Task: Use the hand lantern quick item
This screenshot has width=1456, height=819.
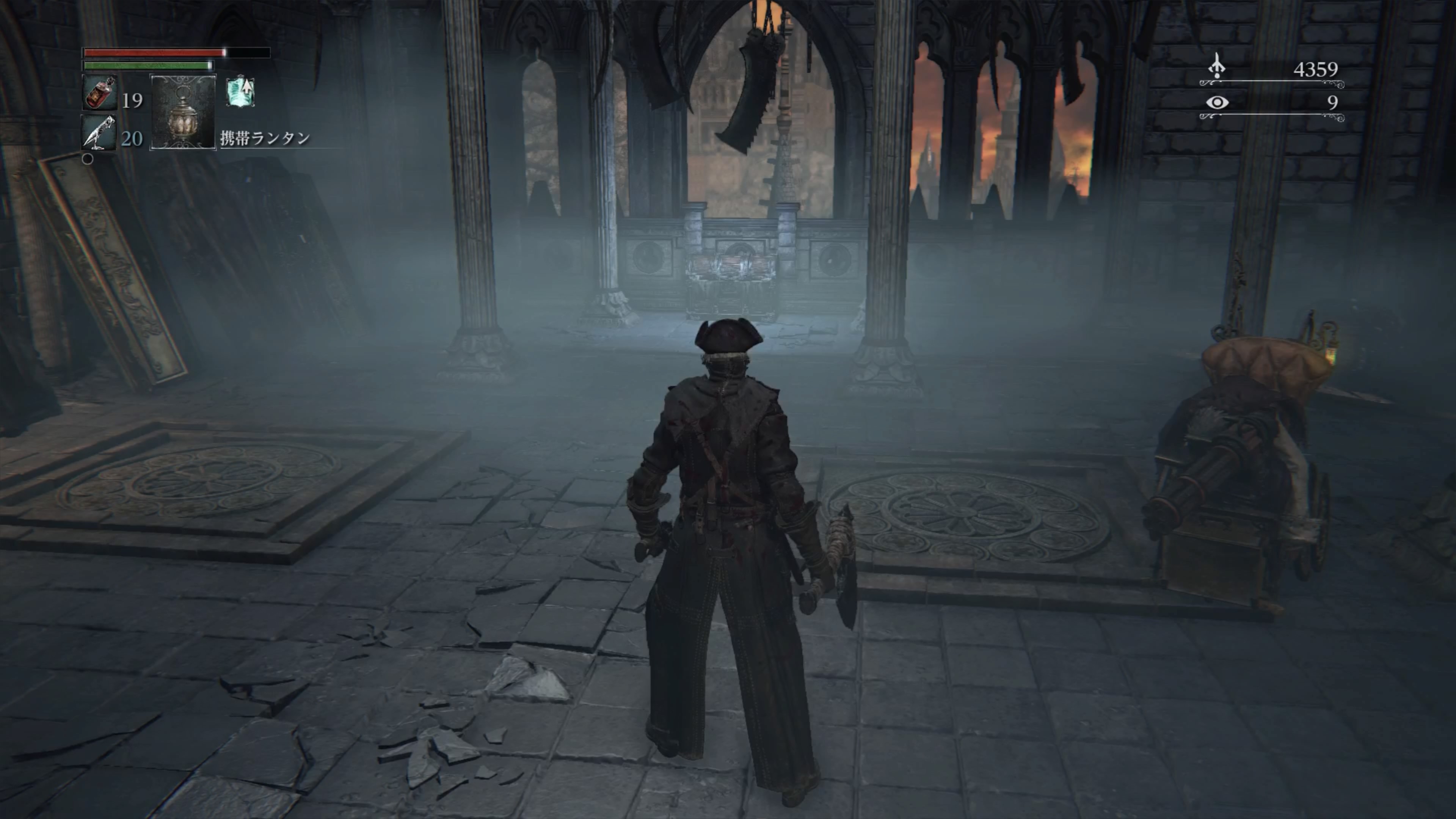Action: [182, 112]
